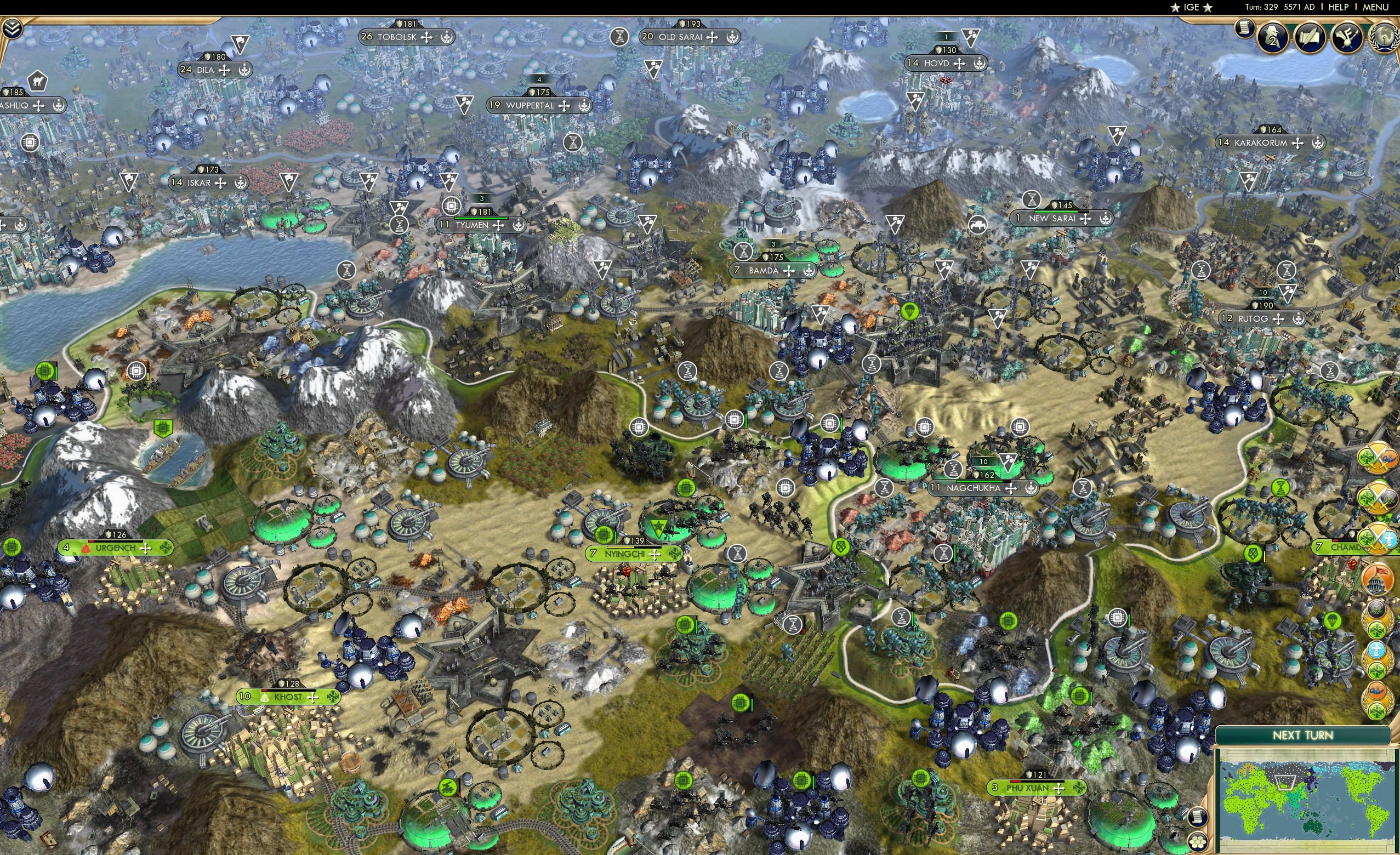Open HELP from the top bar
The height and width of the screenshot is (855, 1400).
point(1339,7)
